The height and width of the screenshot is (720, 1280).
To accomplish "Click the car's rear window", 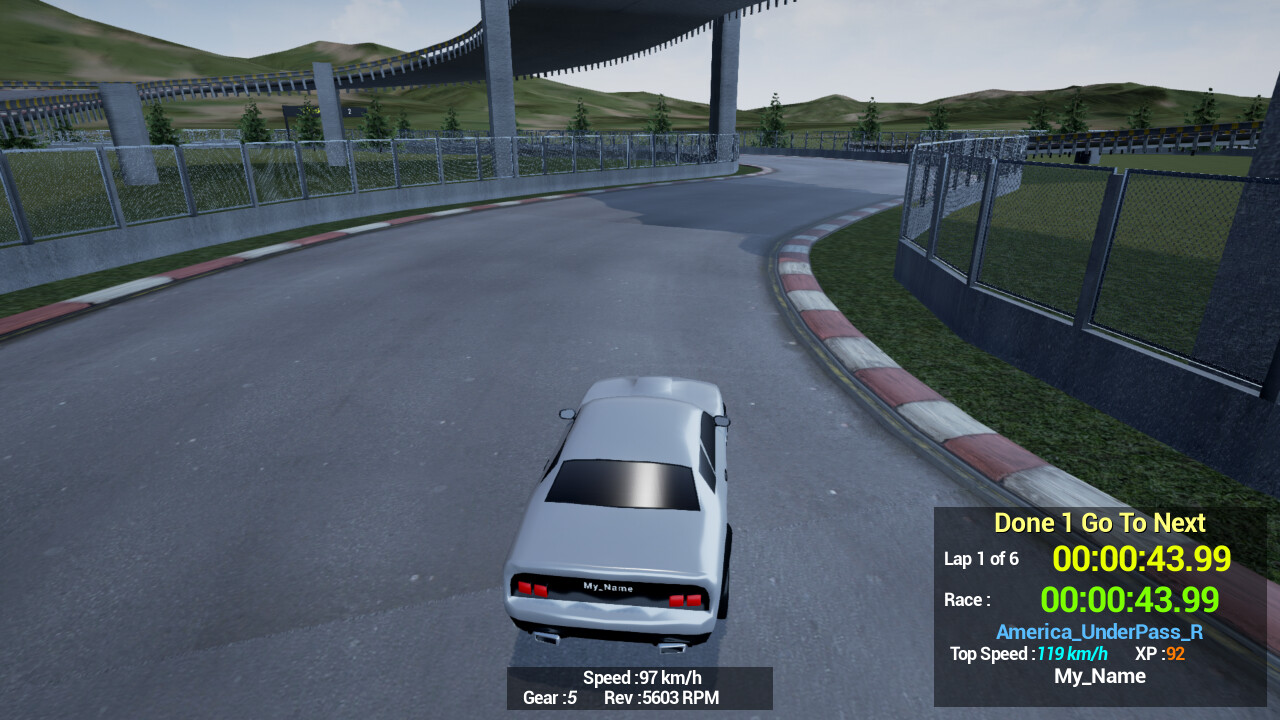I will (625, 482).
